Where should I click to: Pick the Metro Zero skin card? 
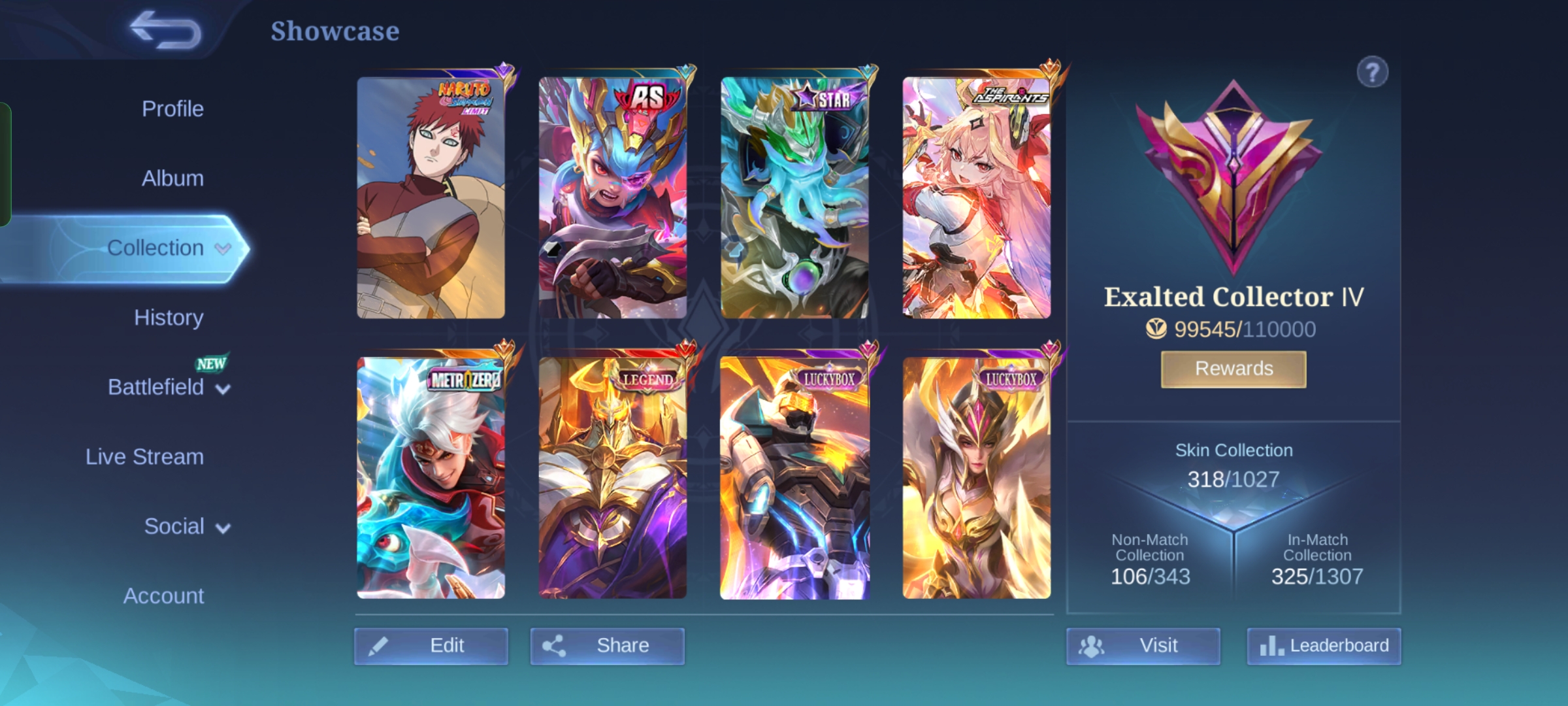[431, 477]
